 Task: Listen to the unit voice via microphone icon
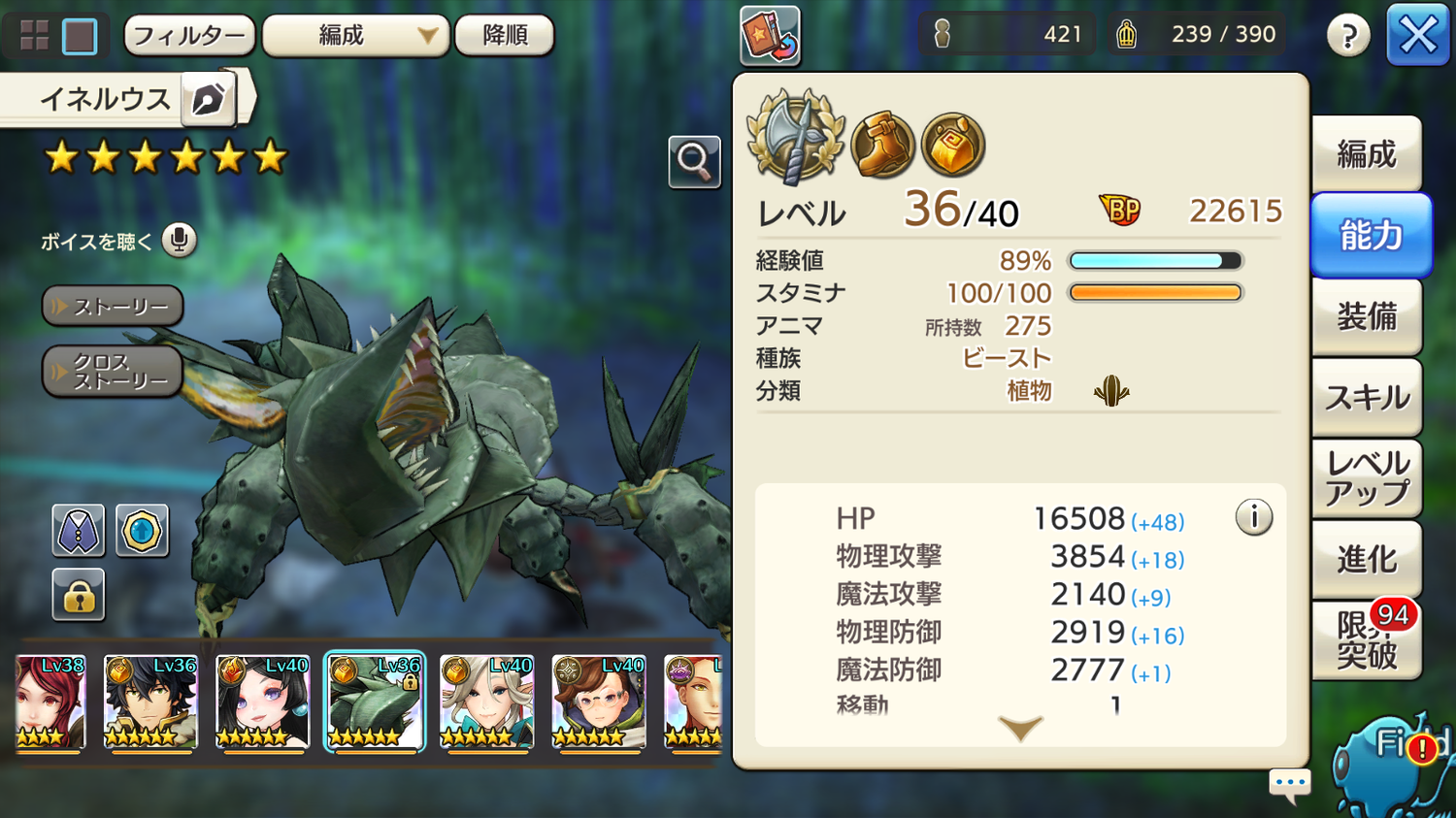[179, 240]
